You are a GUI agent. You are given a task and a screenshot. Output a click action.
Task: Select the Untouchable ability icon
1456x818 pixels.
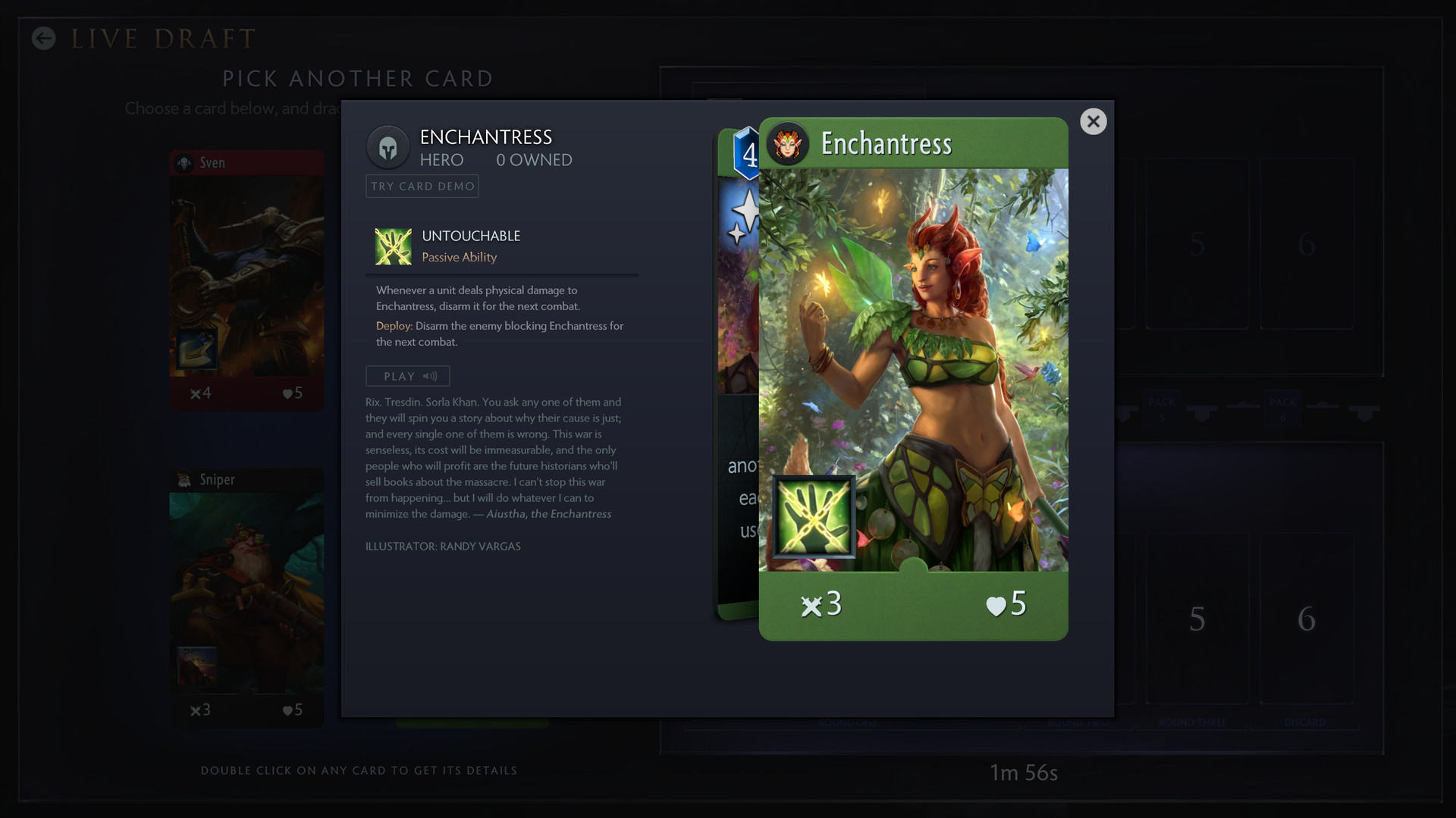[x=393, y=246]
